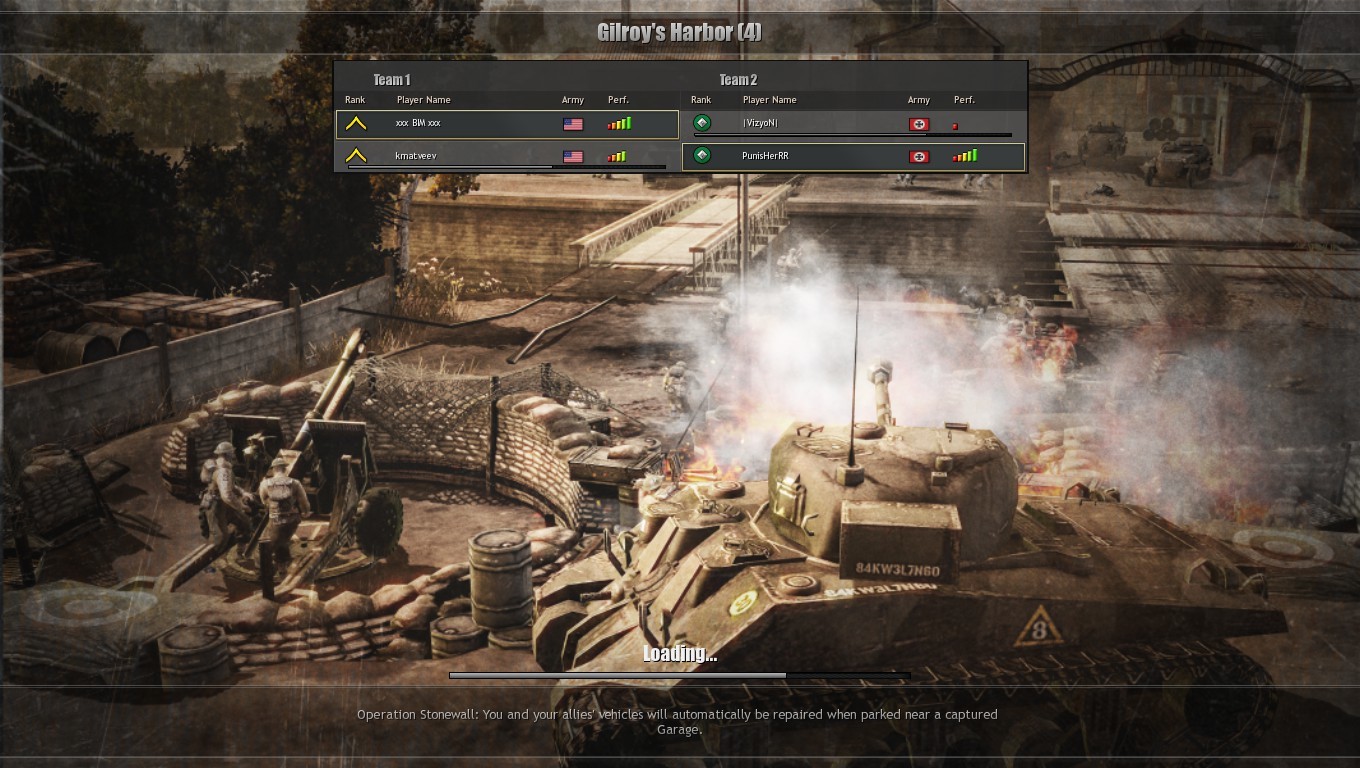Select player row xxx BIM xxx
Screen dimensions: 1360x768
(507, 124)
